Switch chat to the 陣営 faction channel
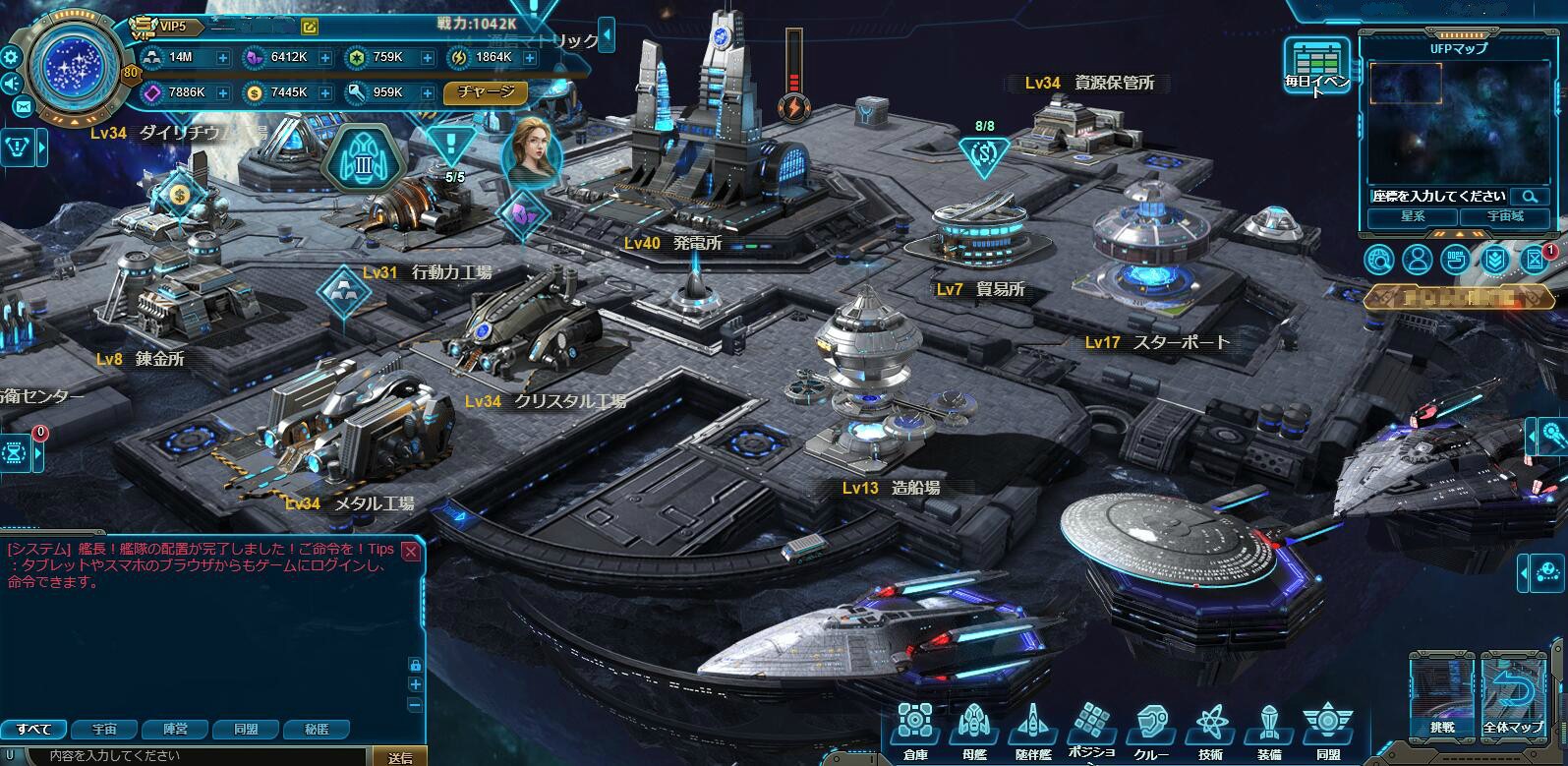The width and height of the screenshot is (1568, 766). point(176,730)
